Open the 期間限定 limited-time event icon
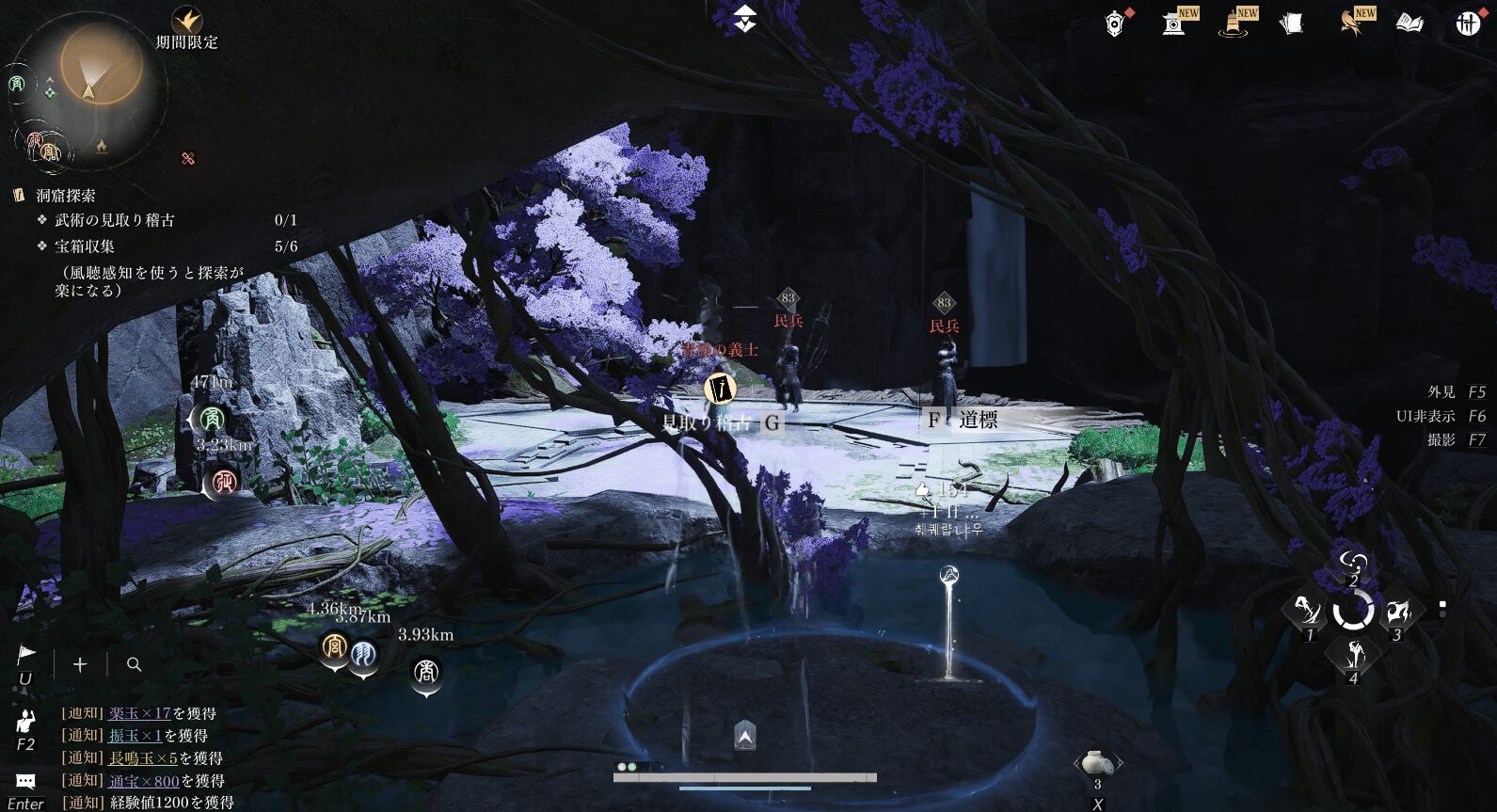 coord(186,20)
